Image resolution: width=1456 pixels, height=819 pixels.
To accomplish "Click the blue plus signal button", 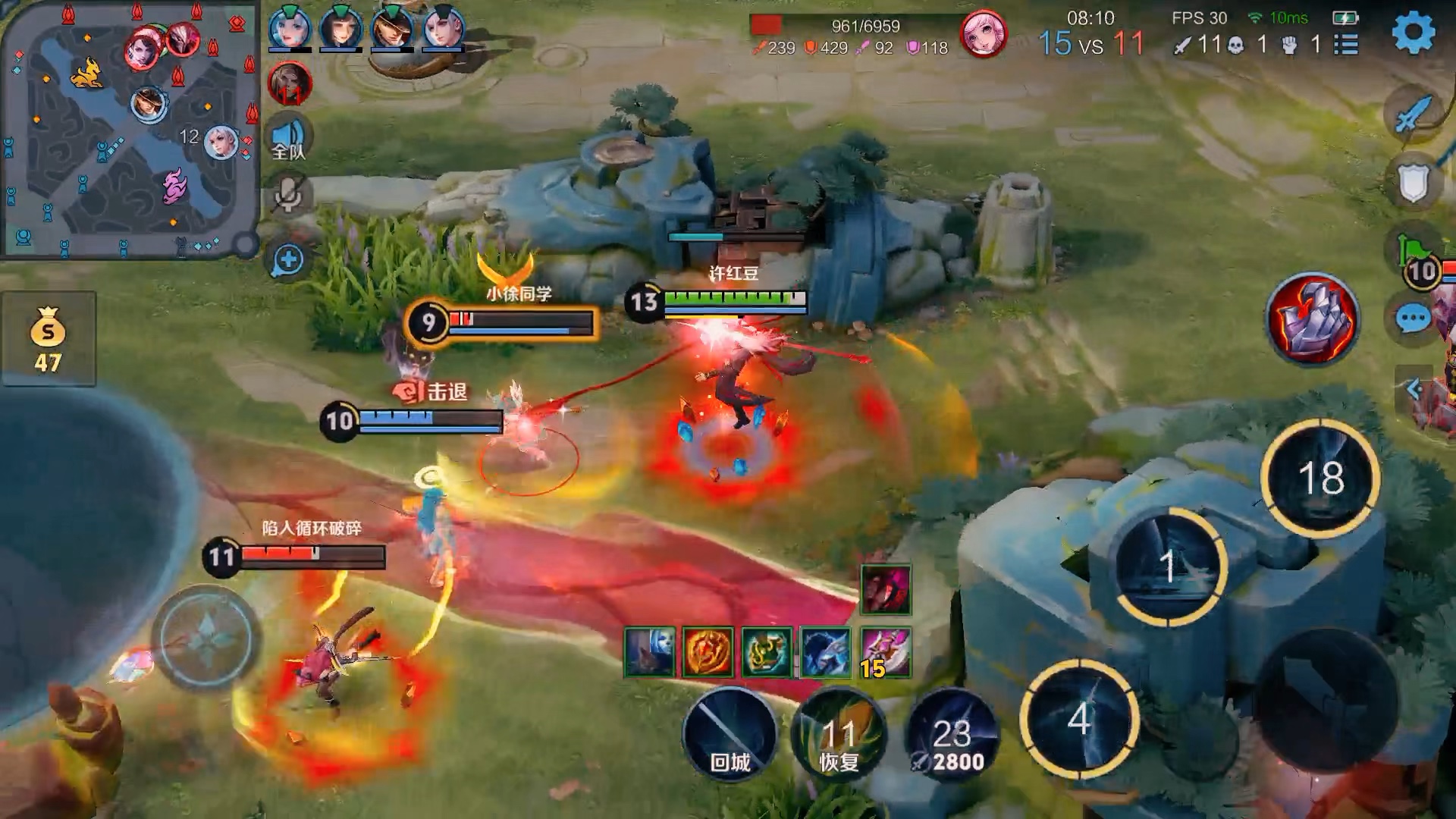I will coord(288,260).
